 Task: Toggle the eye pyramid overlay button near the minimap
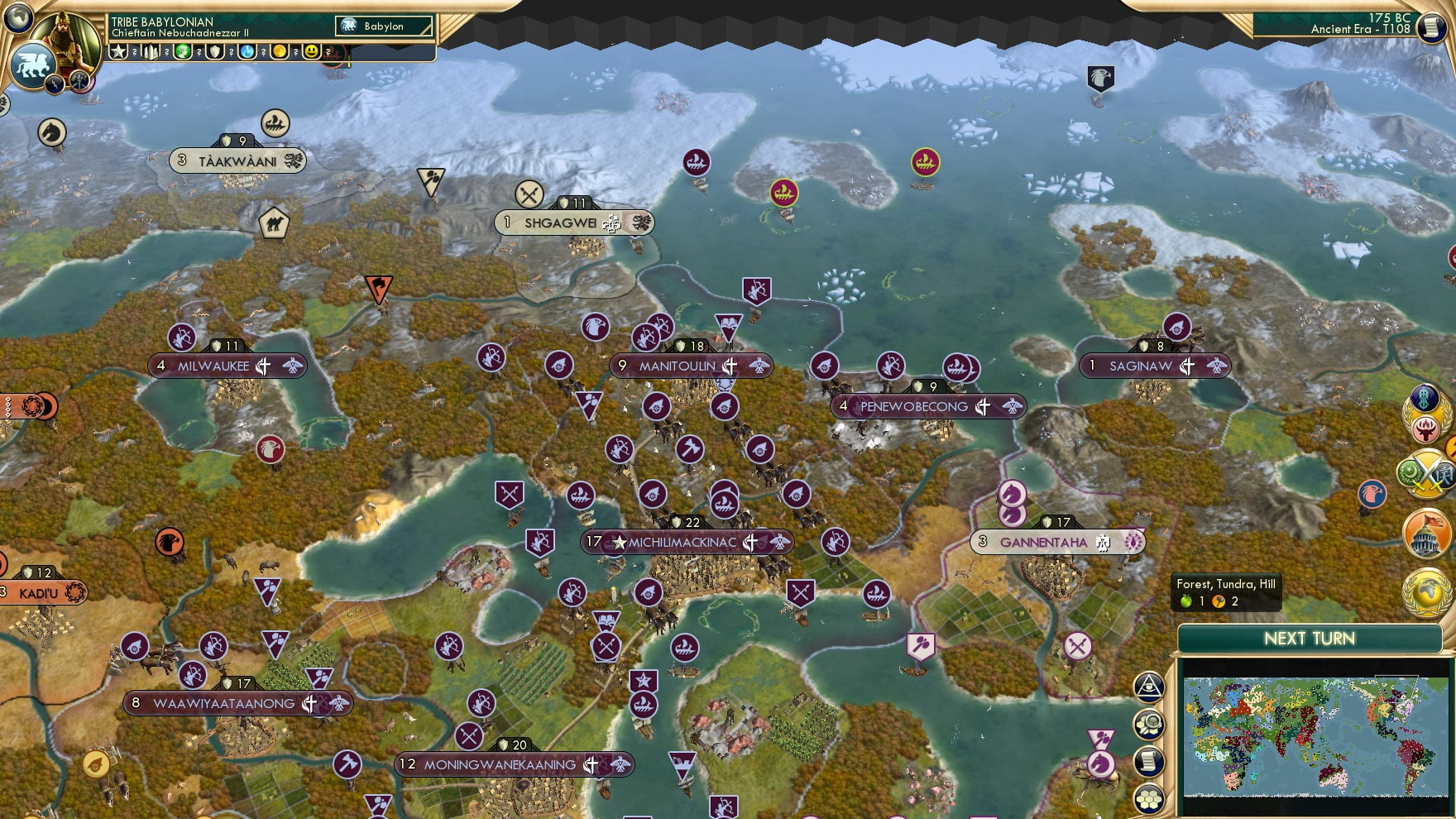point(1148,687)
